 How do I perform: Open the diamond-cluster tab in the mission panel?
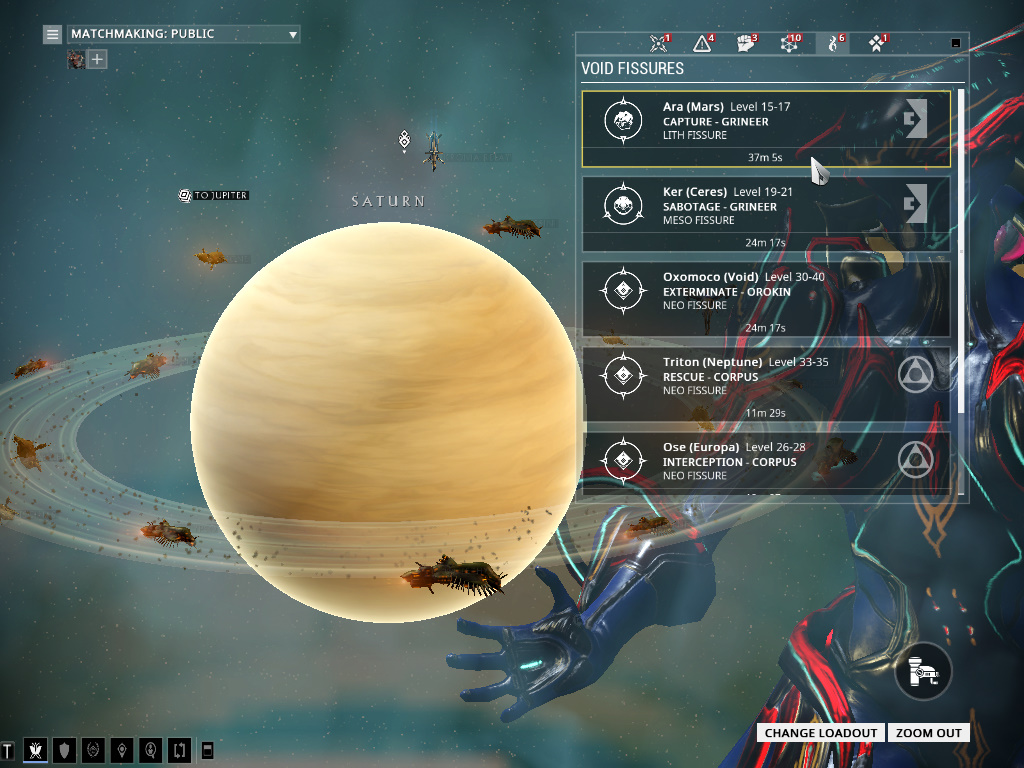coord(877,43)
